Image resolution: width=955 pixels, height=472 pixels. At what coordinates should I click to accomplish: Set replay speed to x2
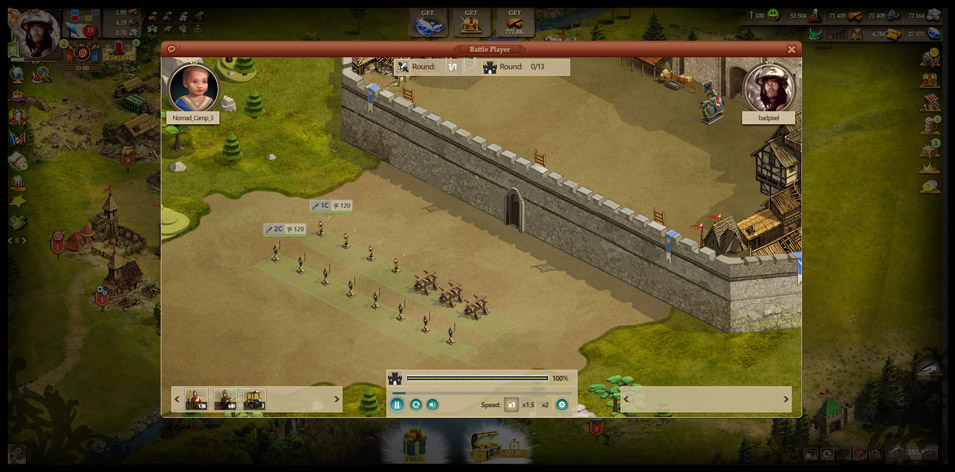coord(545,405)
